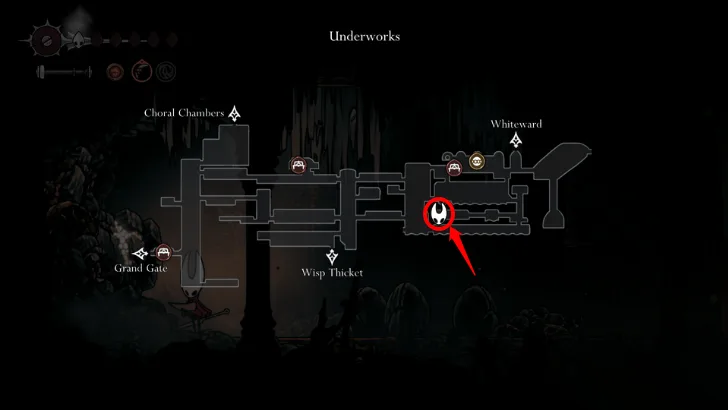Image resolution: width=728 pixels, height=410 pixels.
Task: Select the bench marker beside the gold marker
Action: (454, 167)
